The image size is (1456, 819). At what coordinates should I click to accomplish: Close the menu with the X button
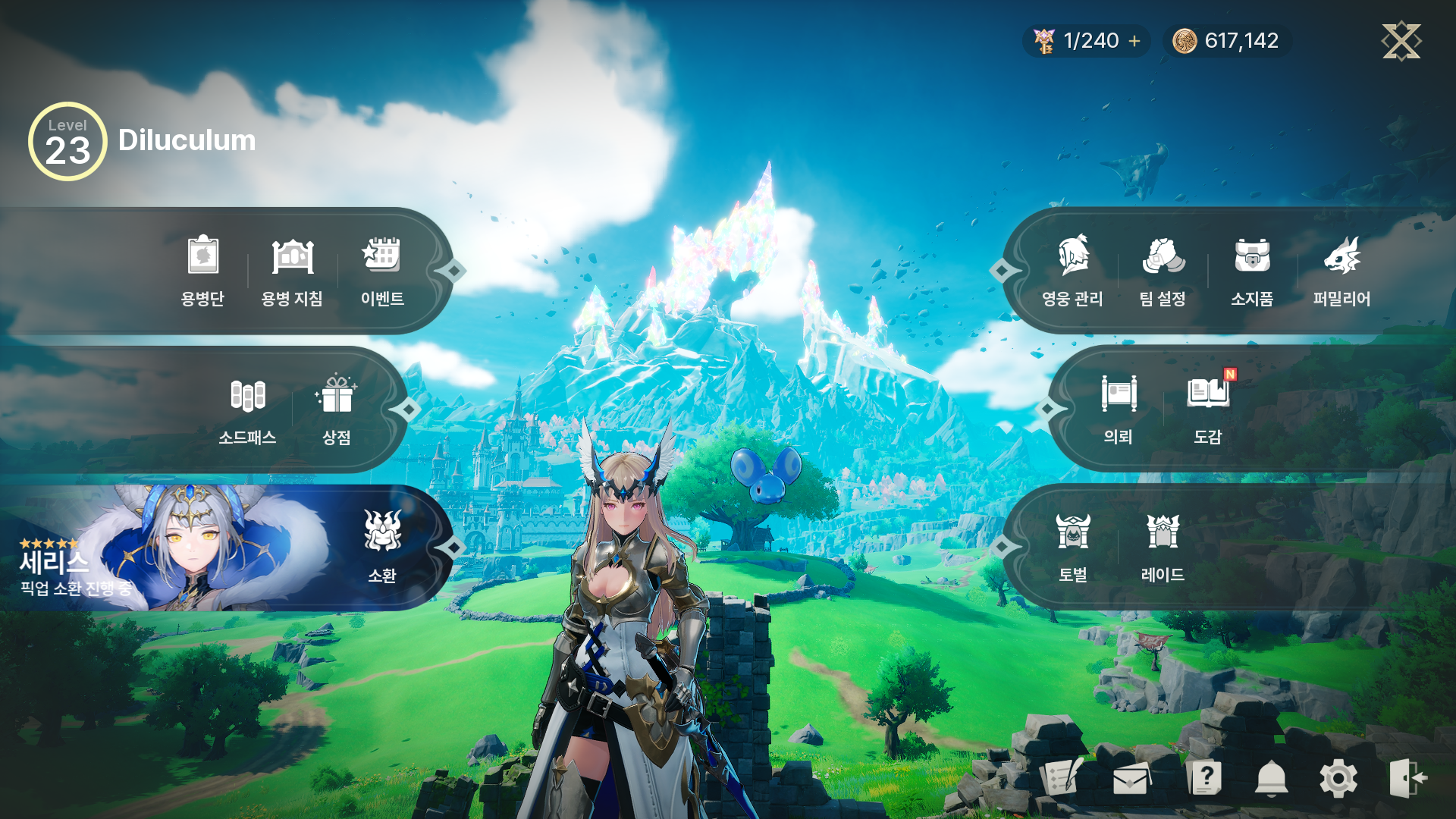pos(1401,41)
